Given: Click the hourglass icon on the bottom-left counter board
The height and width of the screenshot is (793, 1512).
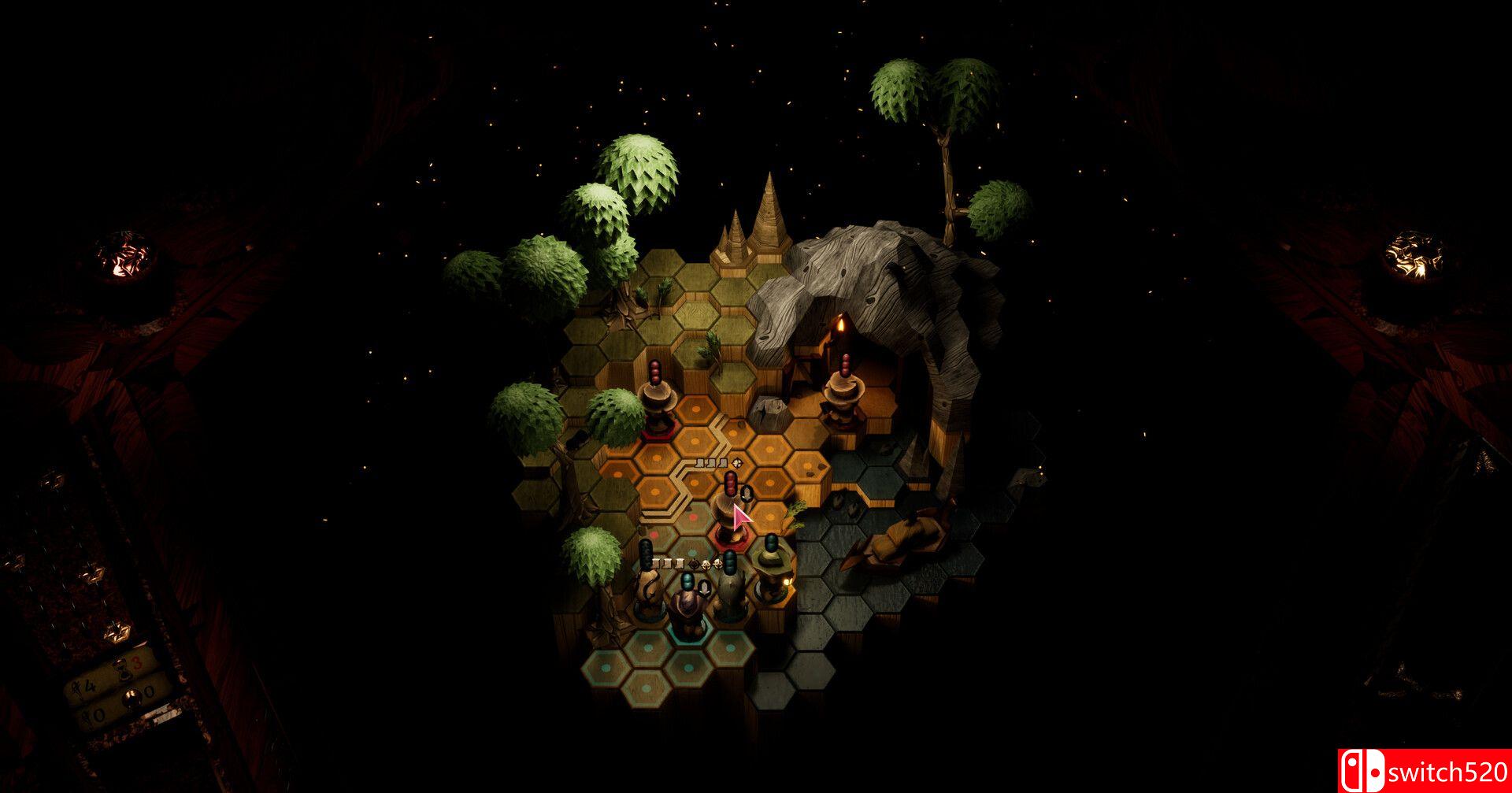Looking at the screenshot, I should (124, 671).
